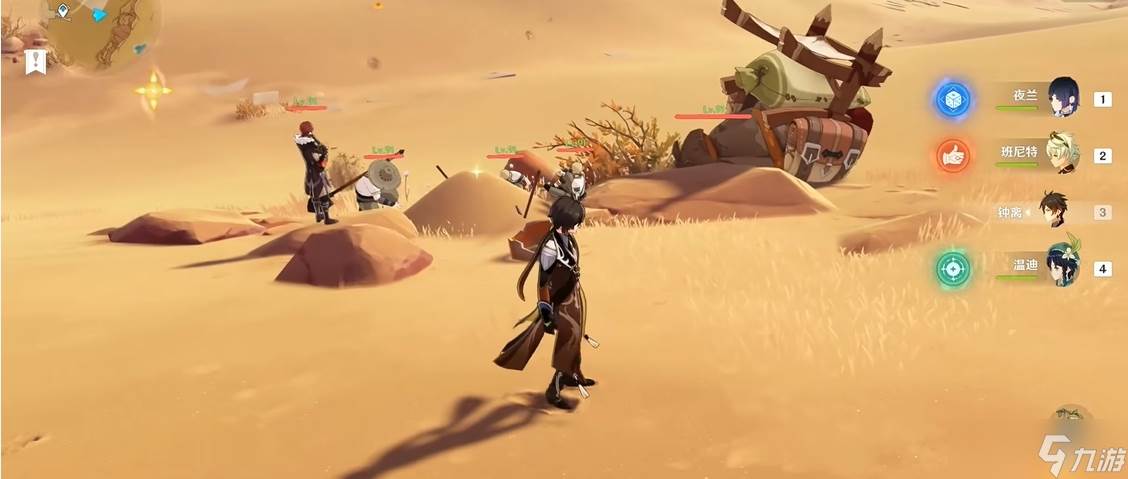This screenshot has width=1128, height=479.
Task: Open the quest bookmark with exclamation mark
Action: pyautogui.click(x=37, y=62)
